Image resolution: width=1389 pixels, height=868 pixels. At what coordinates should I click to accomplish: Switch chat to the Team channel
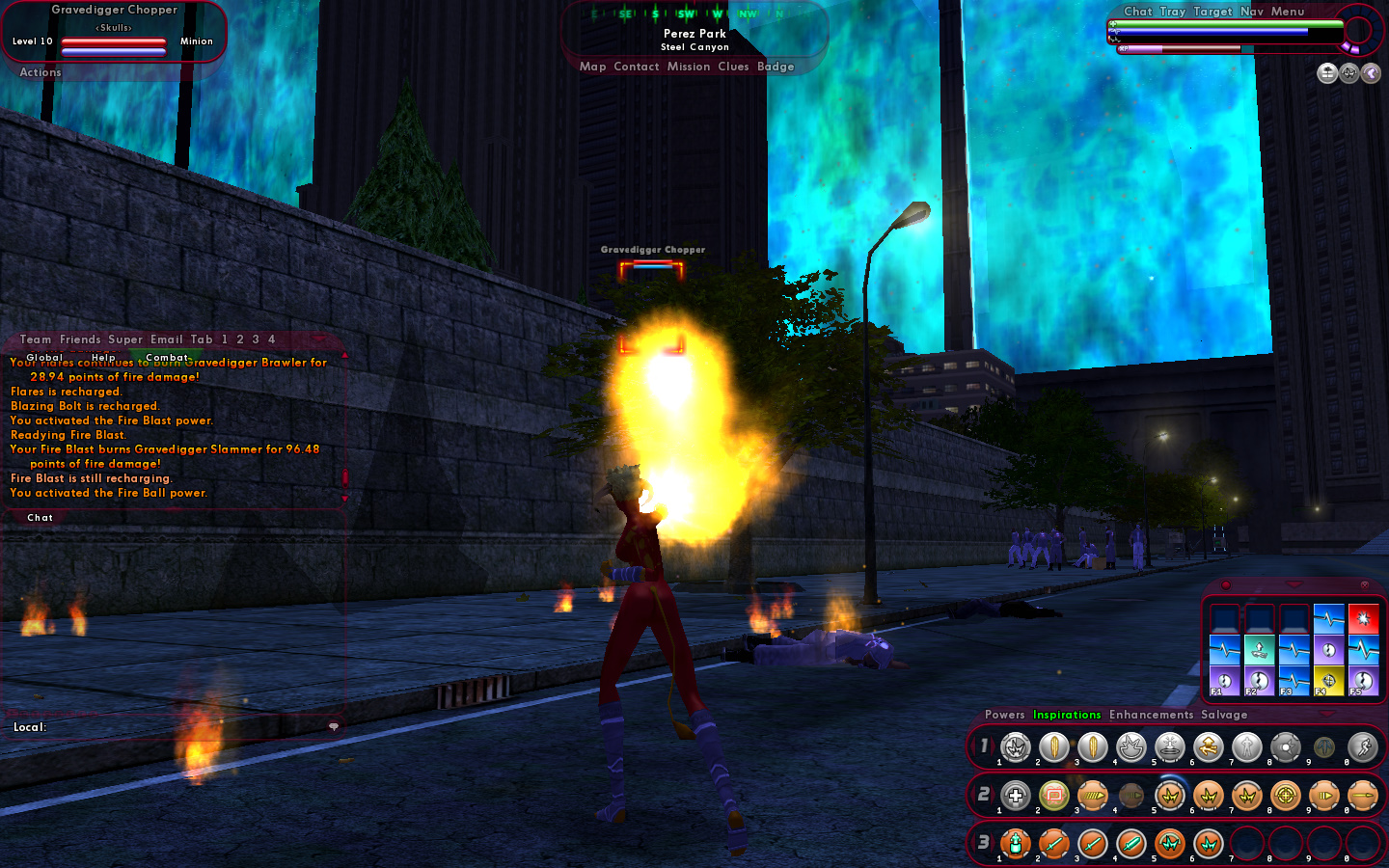[x=36, y=339]
